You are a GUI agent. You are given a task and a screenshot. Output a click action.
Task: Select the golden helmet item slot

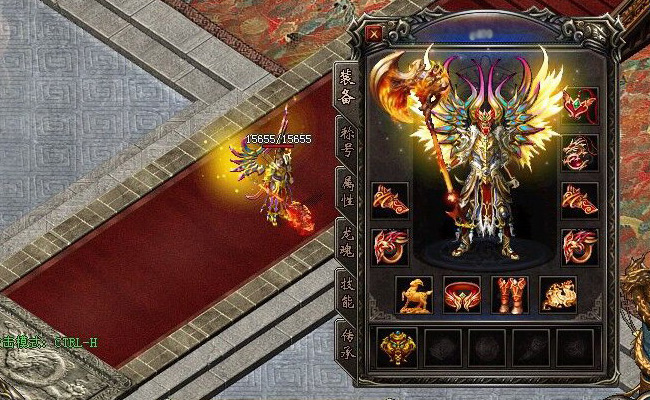(x=397, y=346)
